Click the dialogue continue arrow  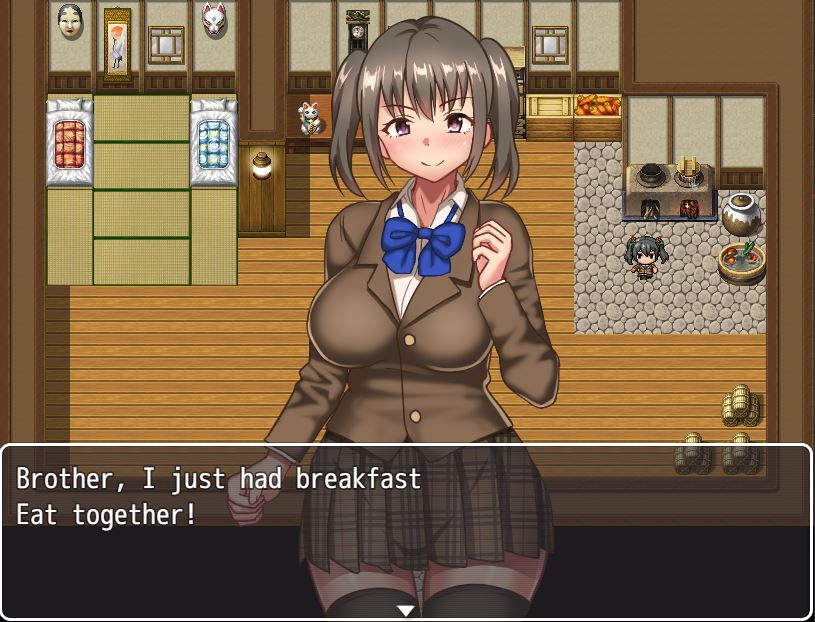(405, 610)
